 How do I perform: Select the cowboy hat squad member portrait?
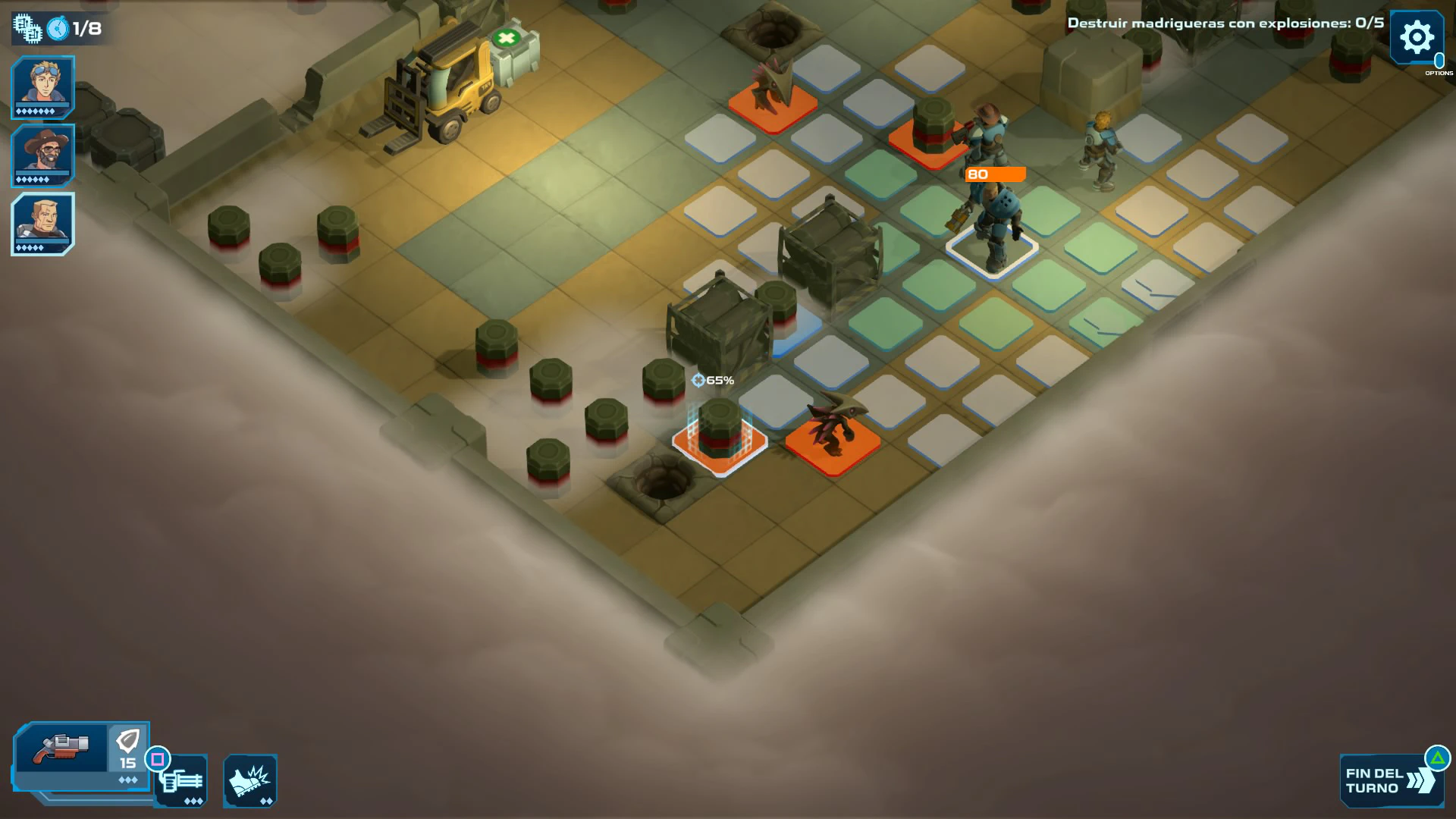click(42, 155)
